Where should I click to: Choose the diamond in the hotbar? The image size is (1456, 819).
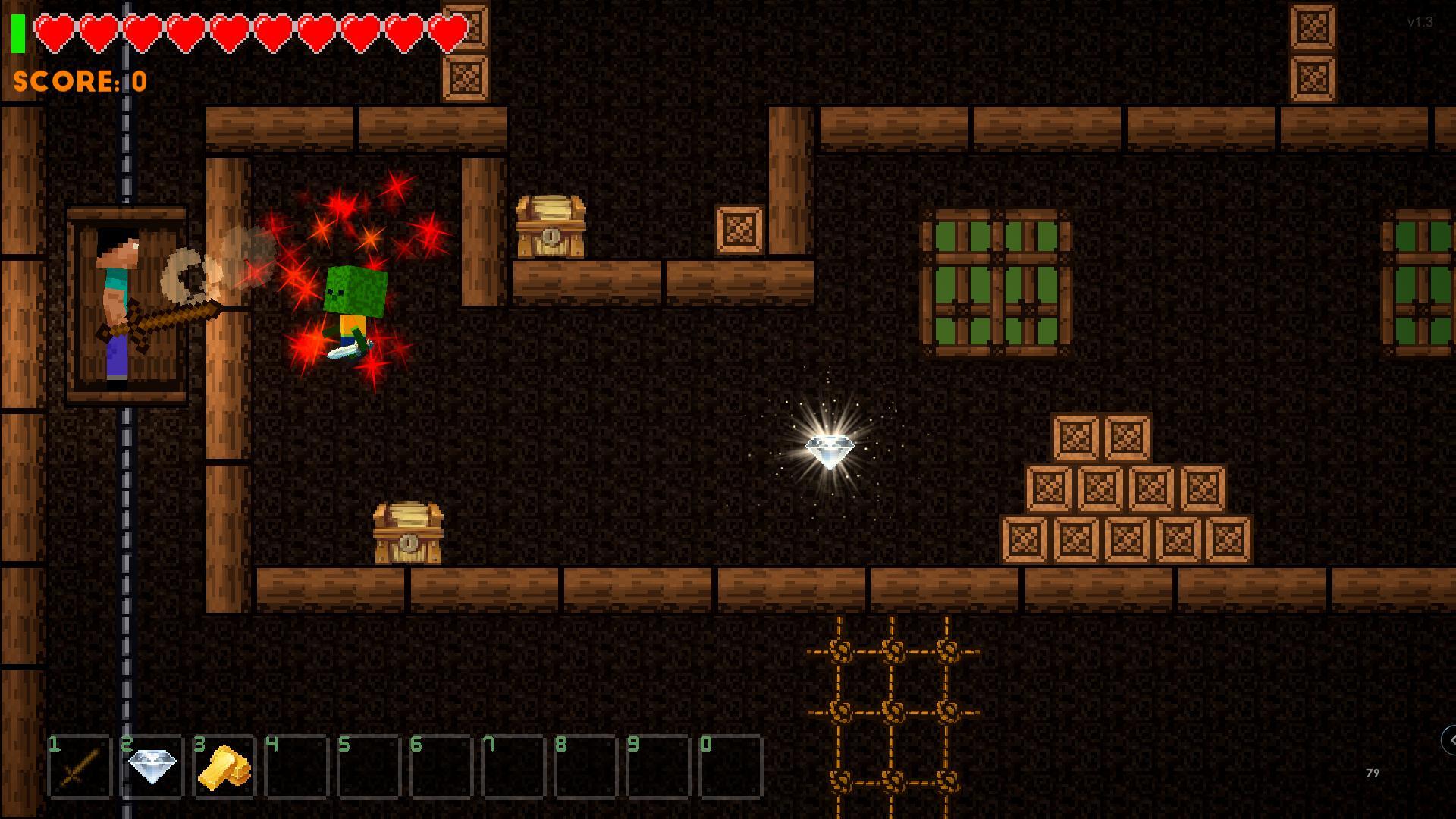tap(152, 767)
